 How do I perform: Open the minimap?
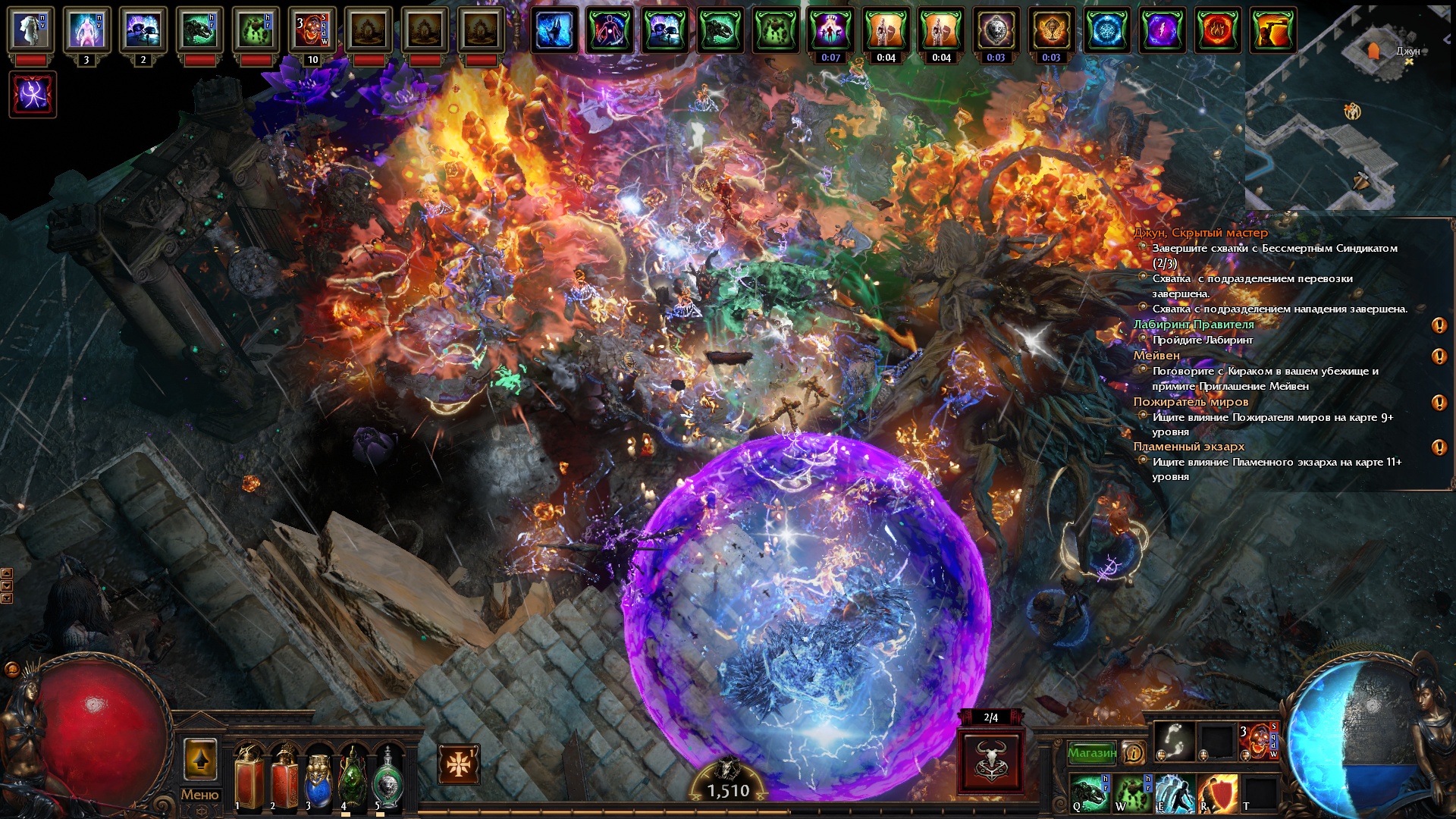[1350, 106]
